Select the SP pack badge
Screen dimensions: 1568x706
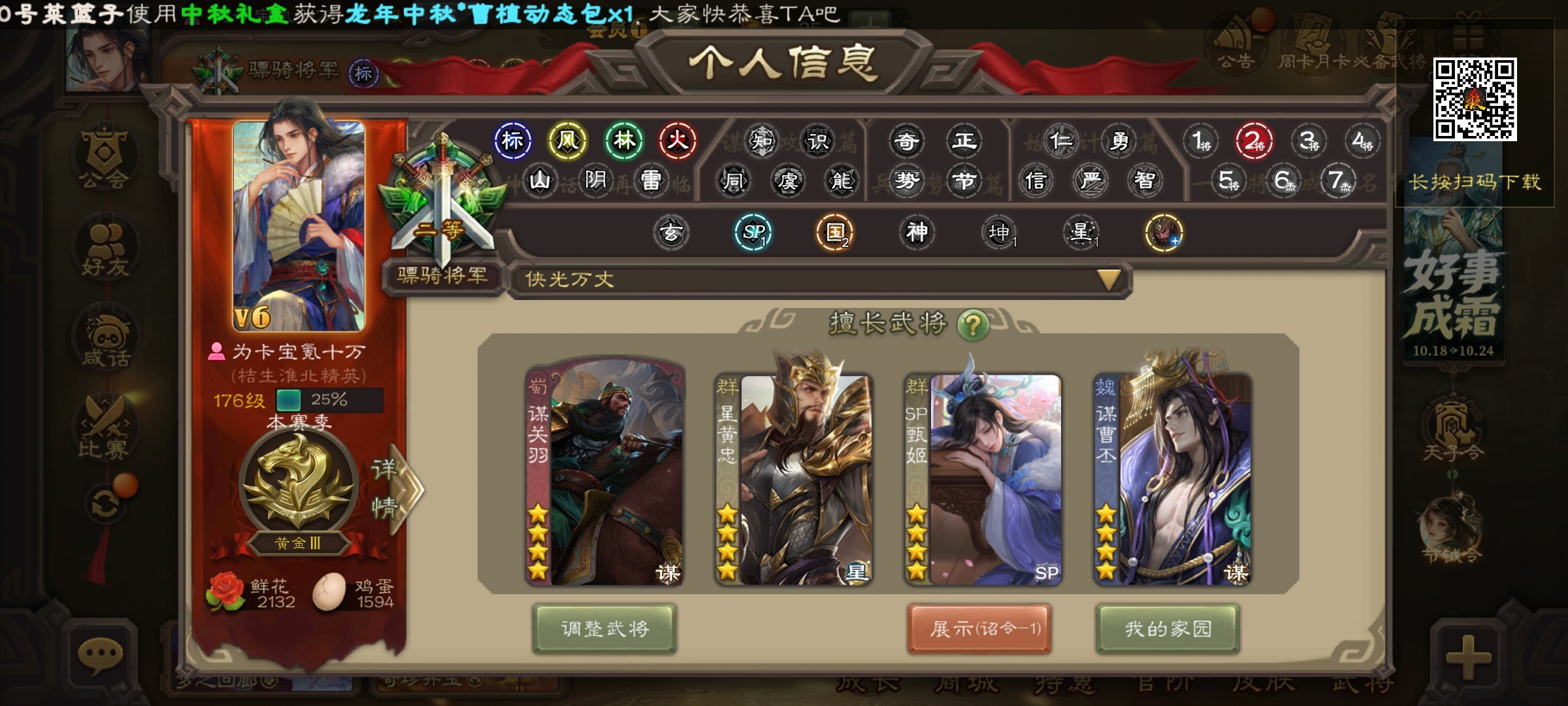pyautogui.click(x=753, y=232)
